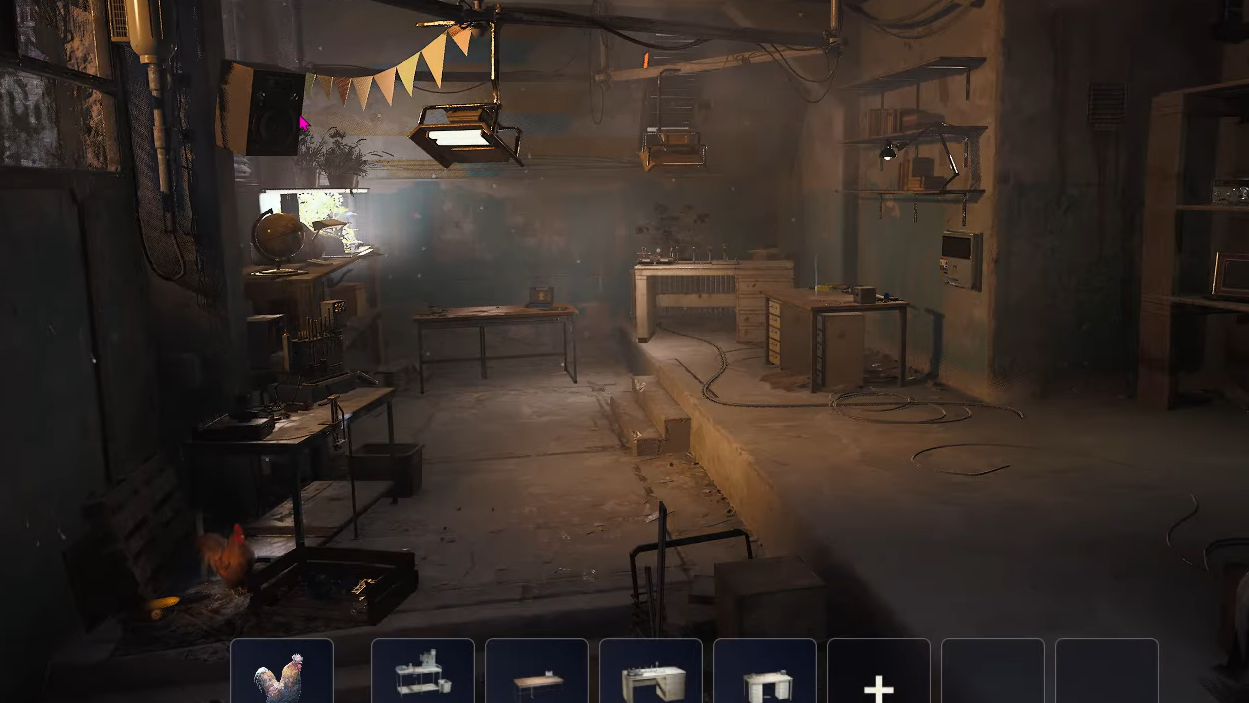This screenshot has height=703, width=1249.
Task: Select the rooster slot in the bottom bar
Action: pyautogui.click(x=281, y=673)
